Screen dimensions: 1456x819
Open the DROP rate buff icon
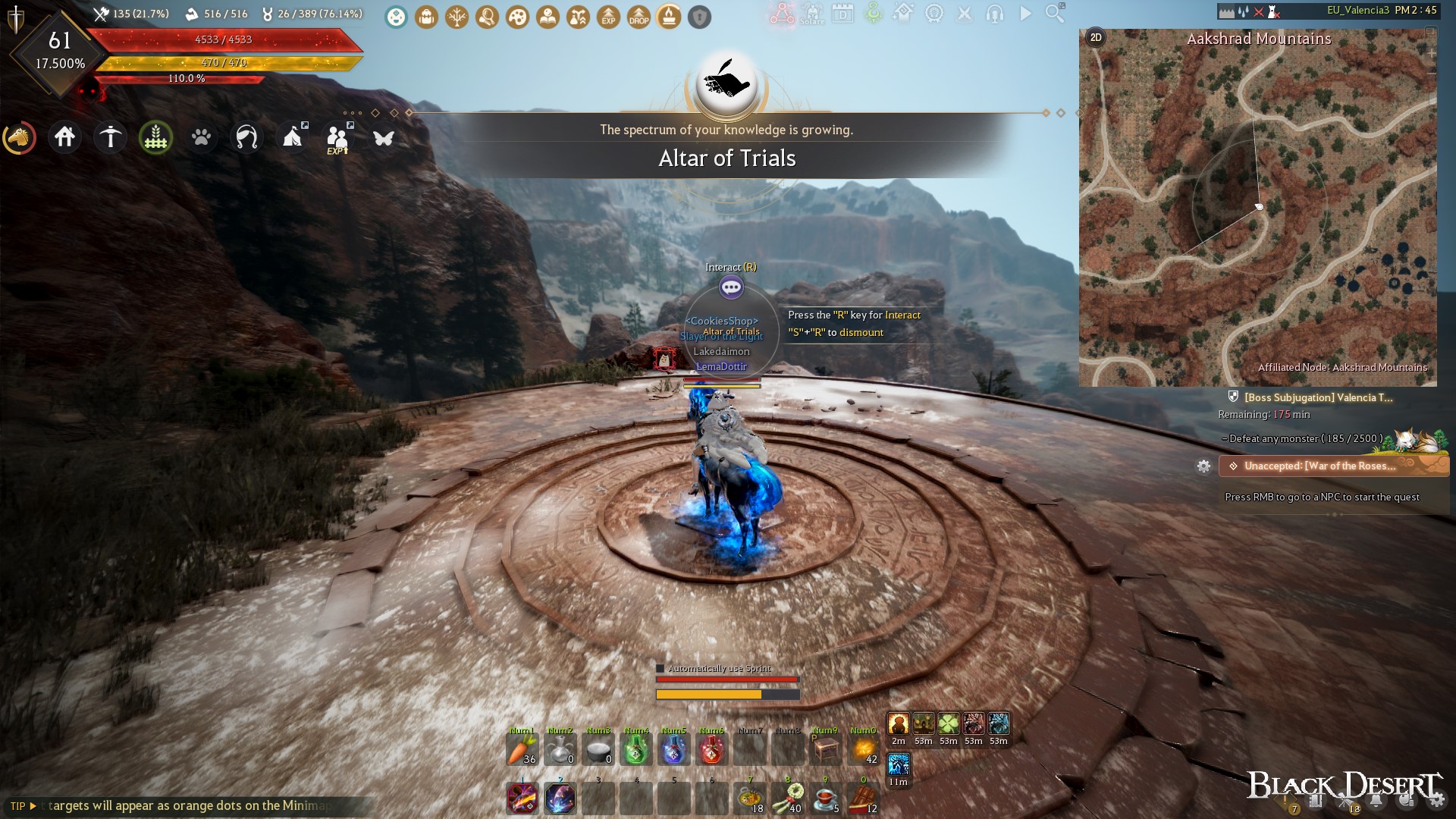tap(639, 17)
